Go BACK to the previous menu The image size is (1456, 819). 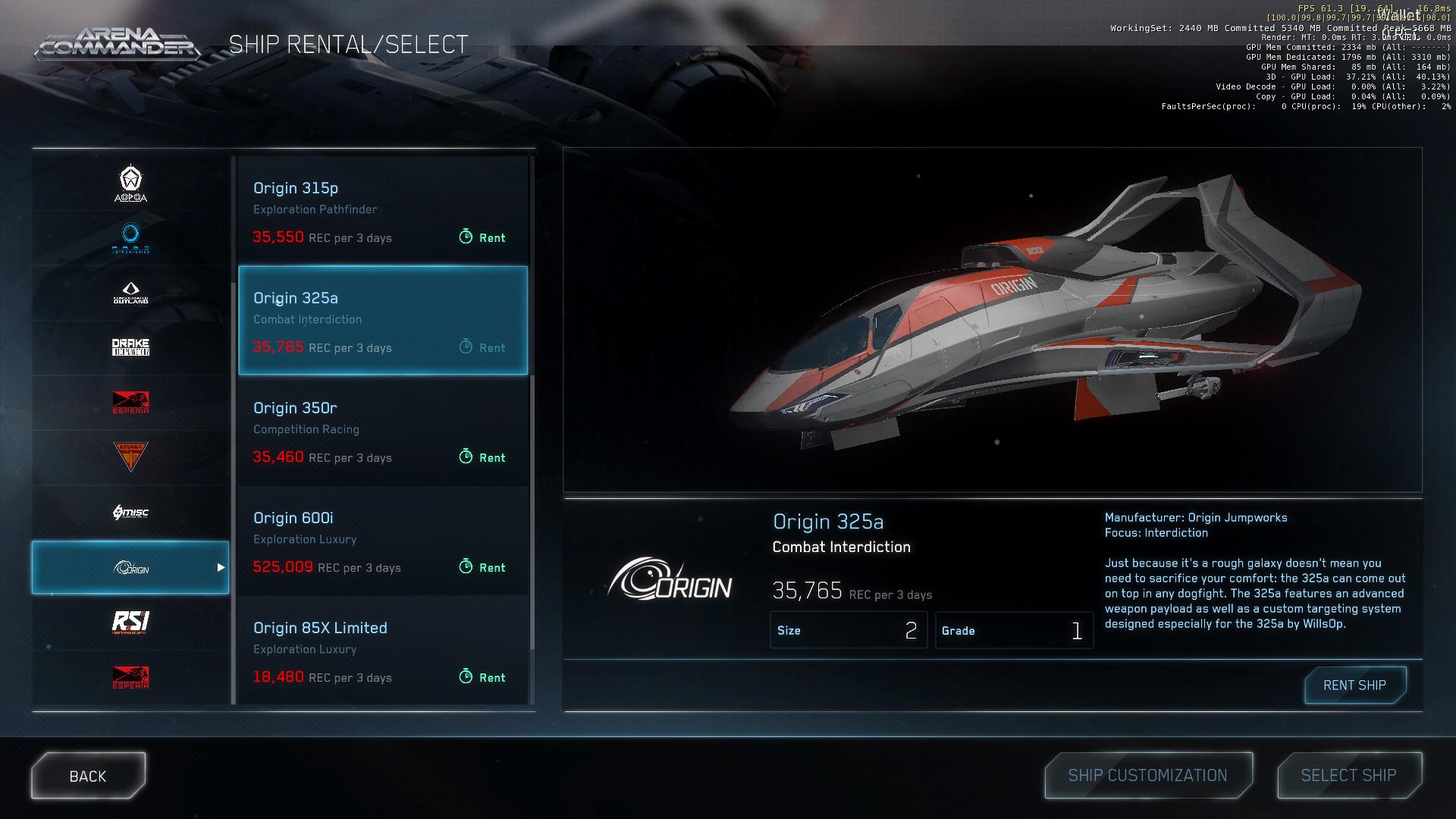pyautogui.click(x=88, y=775)
